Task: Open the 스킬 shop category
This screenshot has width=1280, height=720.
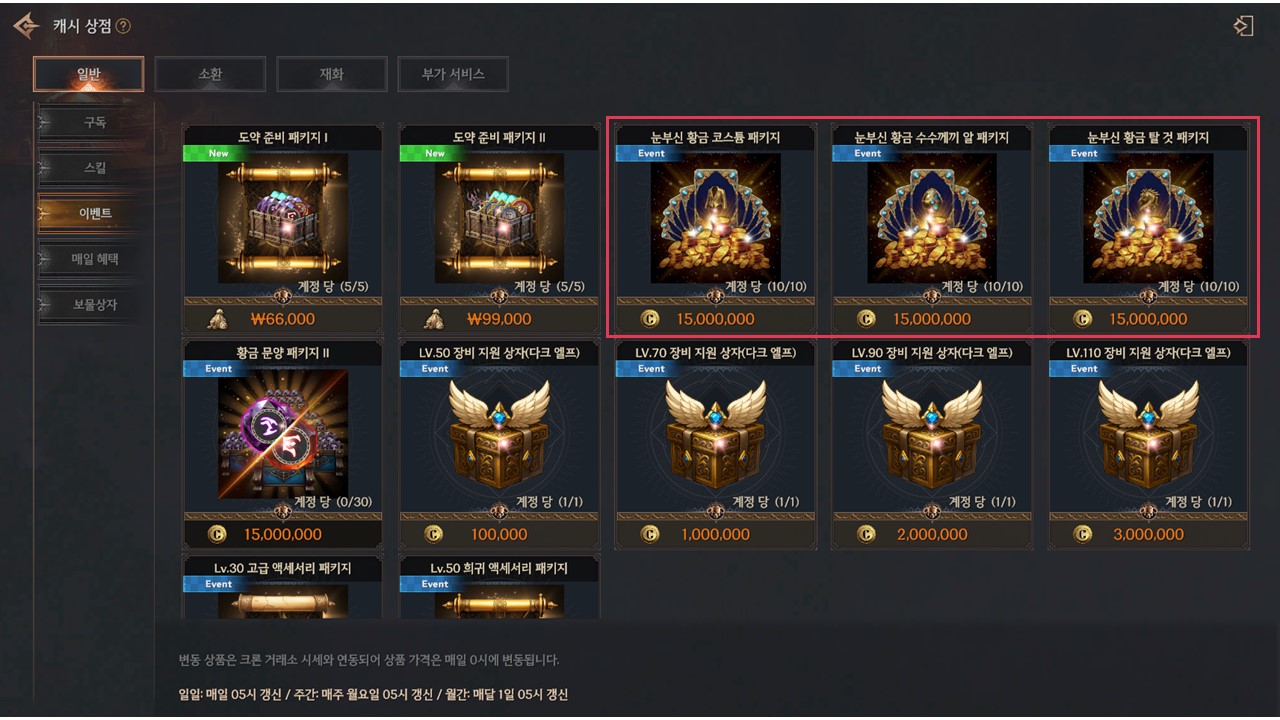Action: pos(95,167)
